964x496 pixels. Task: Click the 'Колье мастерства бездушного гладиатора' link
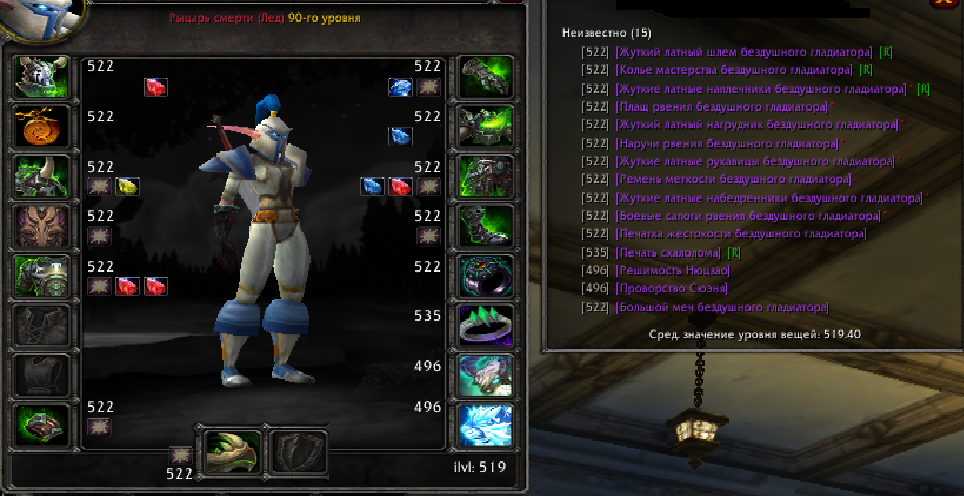[x=734, y=70]
